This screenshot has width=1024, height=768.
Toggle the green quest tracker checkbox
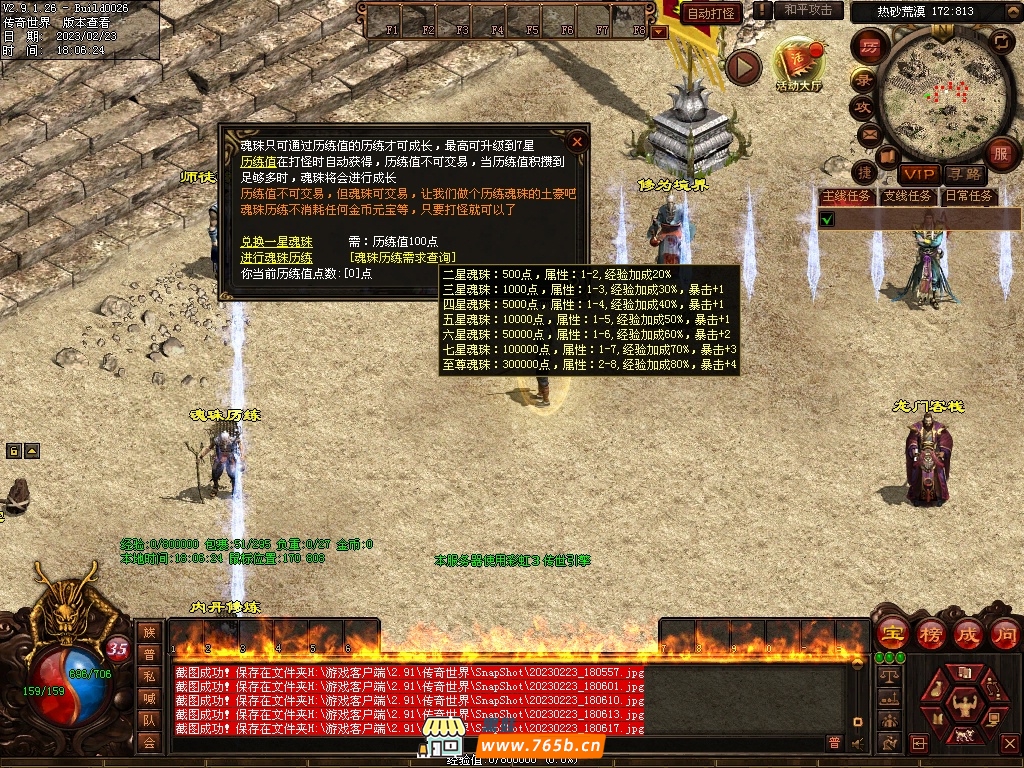(827, 219)
